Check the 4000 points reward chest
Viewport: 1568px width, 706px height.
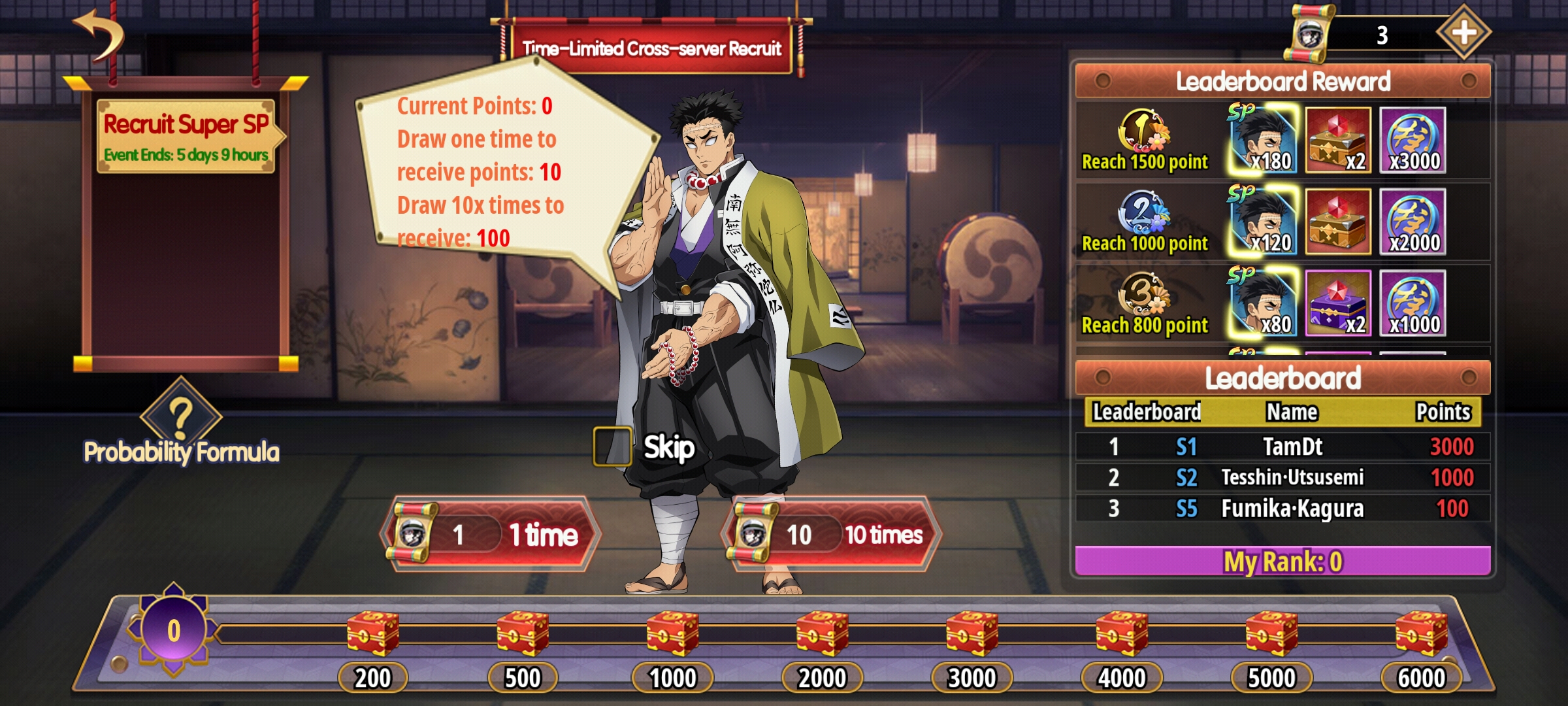(x=1122, y=633)
